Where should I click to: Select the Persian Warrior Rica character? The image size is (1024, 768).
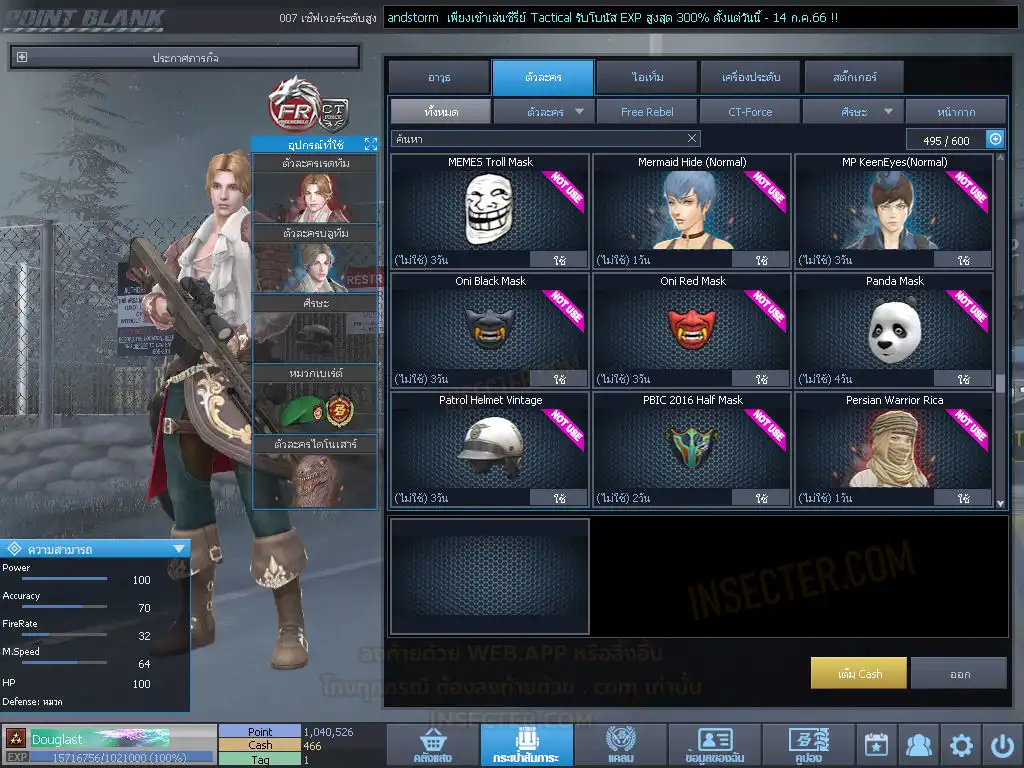[894, 449]
